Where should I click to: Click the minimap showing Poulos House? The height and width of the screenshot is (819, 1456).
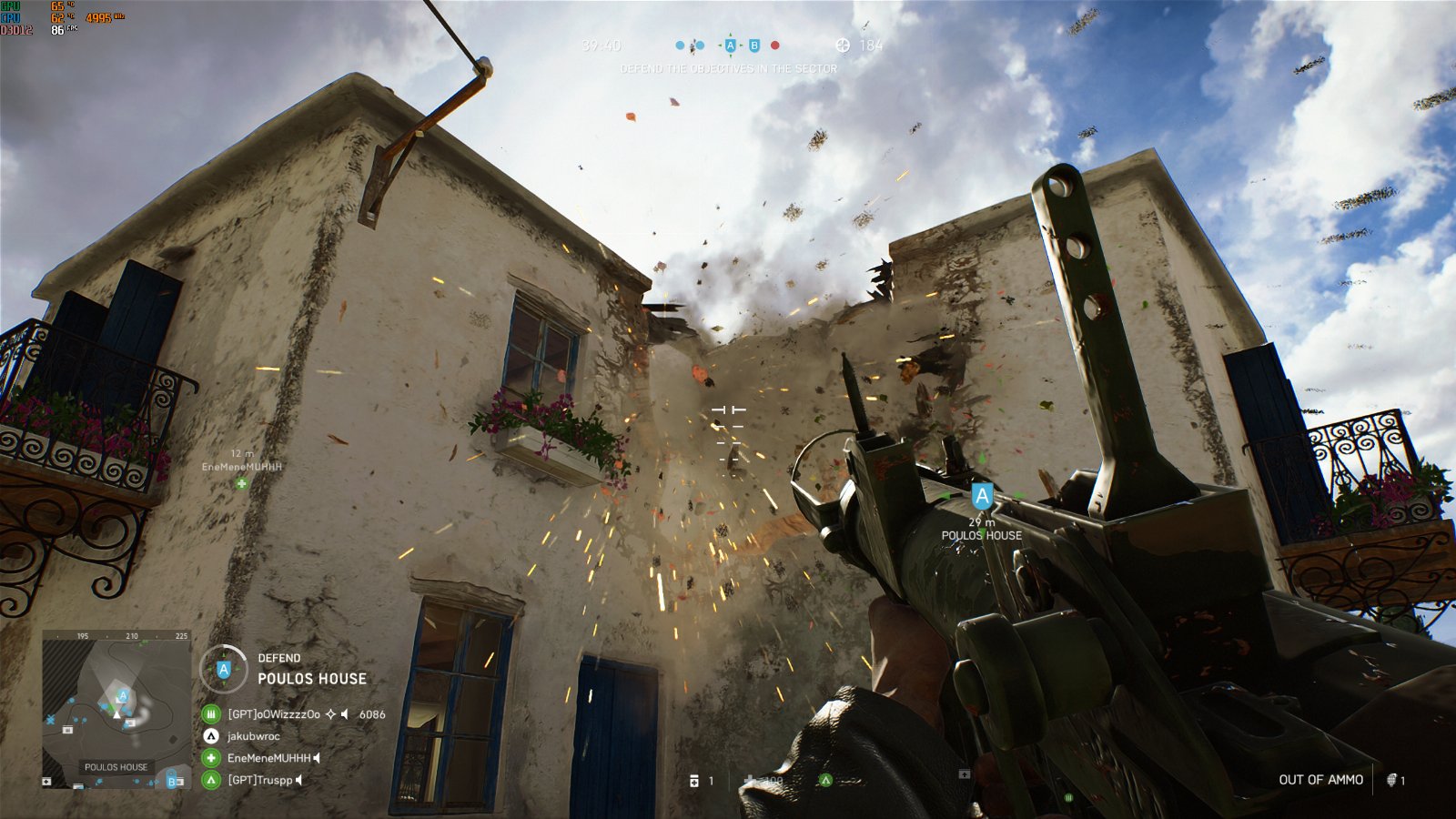click(x=116, y=709)
